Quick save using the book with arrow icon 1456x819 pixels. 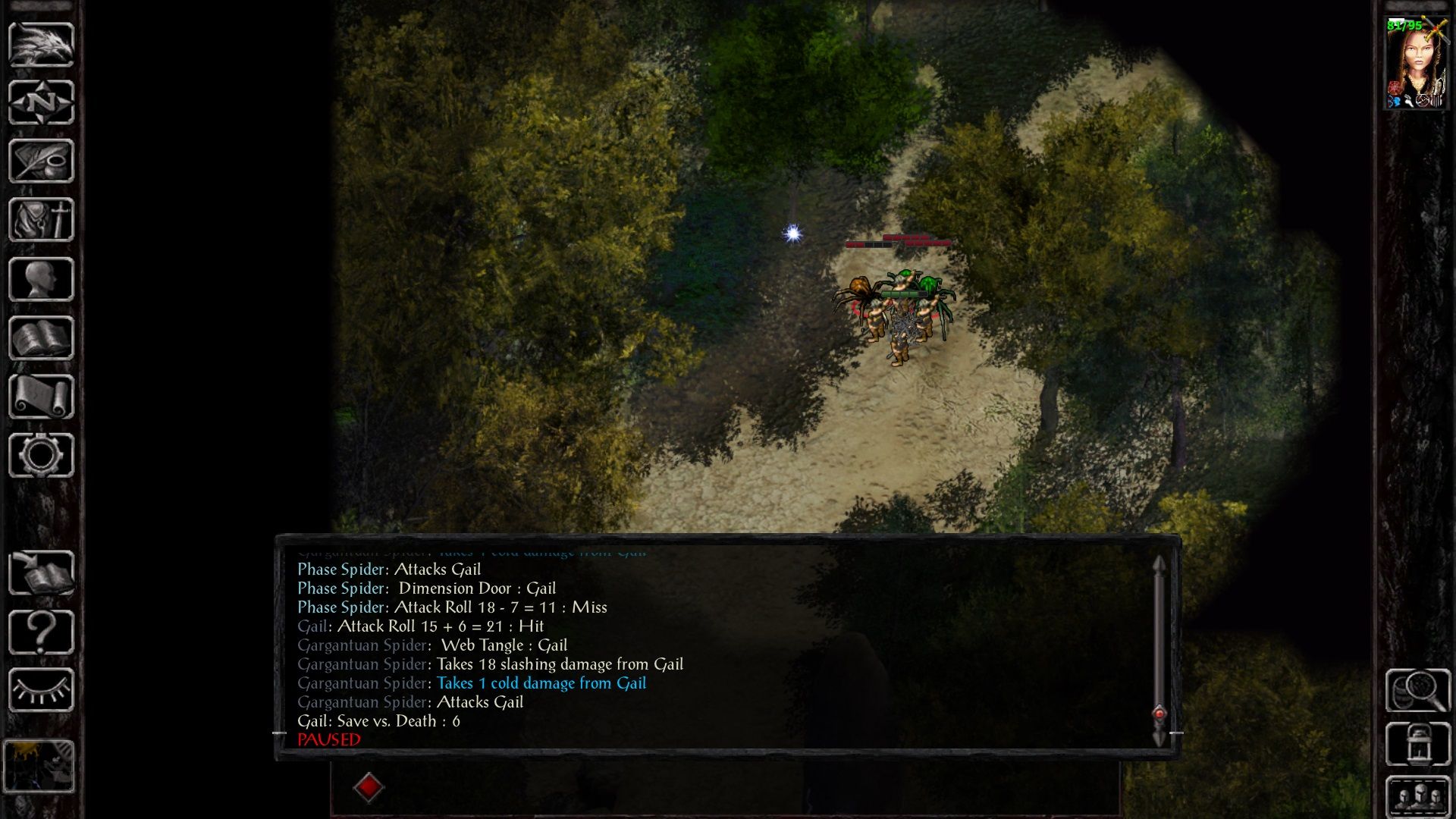point(41,573)
